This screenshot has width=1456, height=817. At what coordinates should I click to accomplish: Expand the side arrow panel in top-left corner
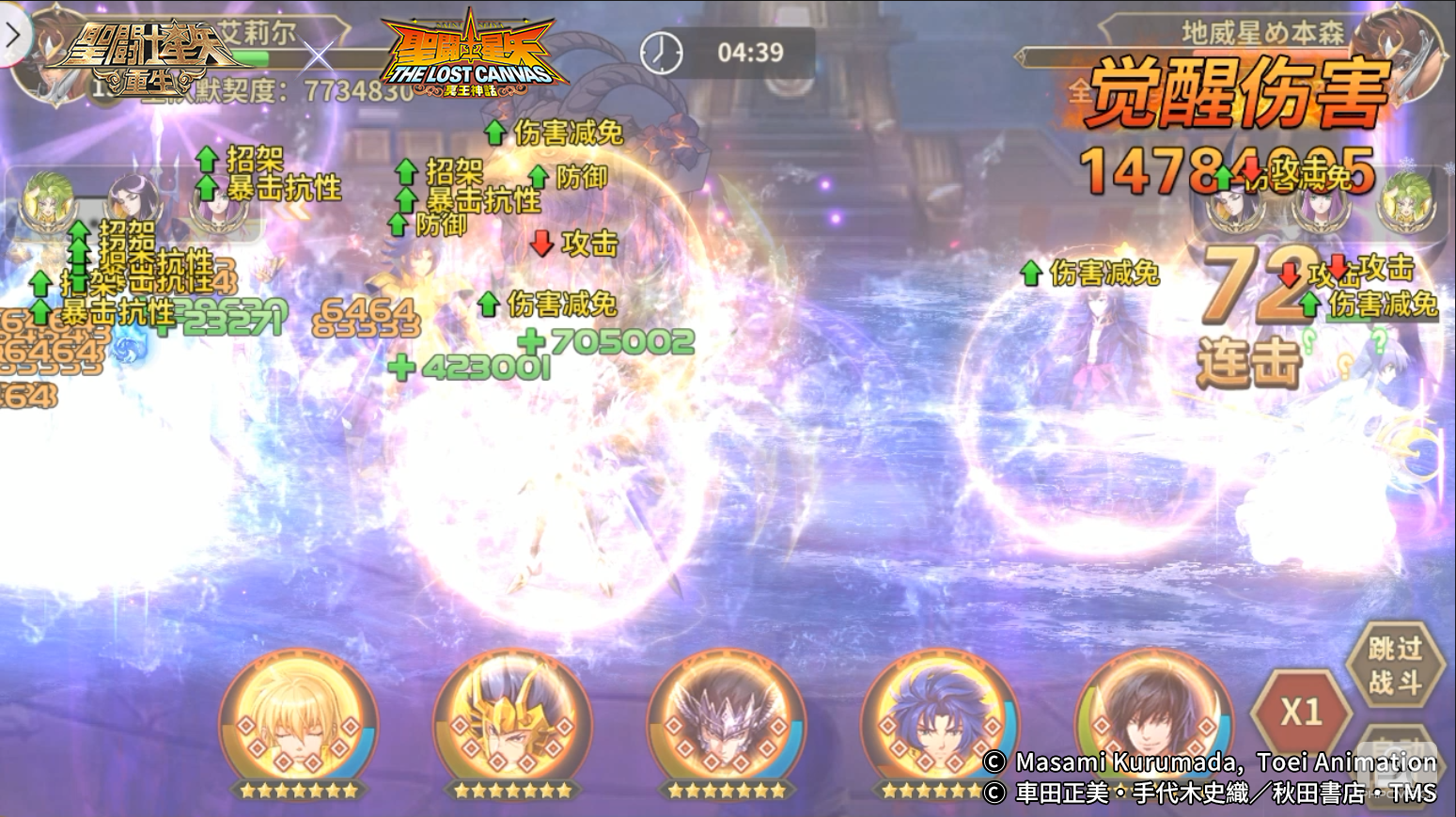pyautogui.click(x=13, y=36)
